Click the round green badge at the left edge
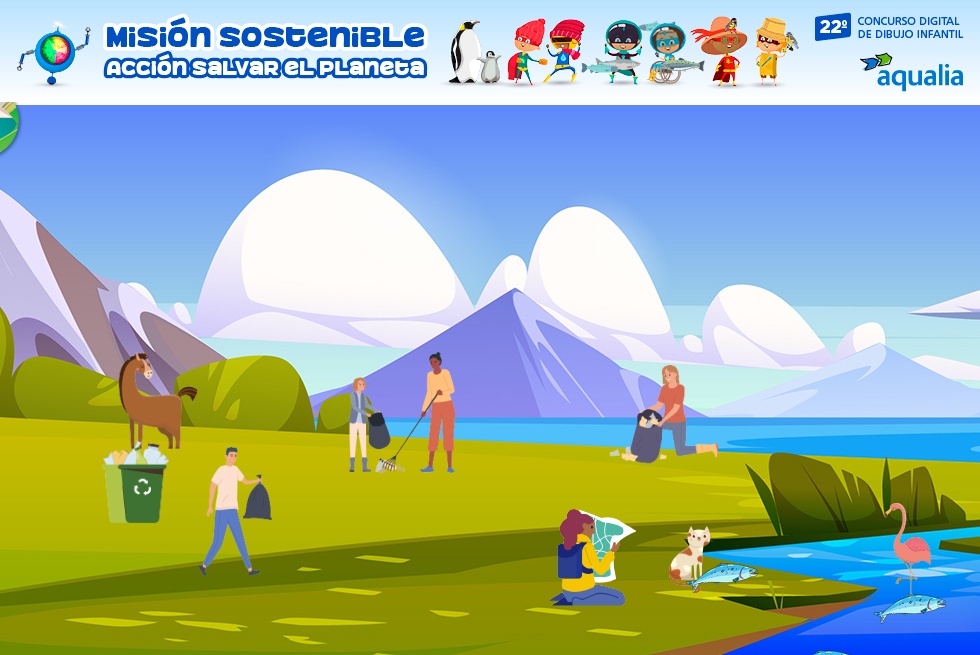This screenshot has height=655, width=980. coord(8,128)
